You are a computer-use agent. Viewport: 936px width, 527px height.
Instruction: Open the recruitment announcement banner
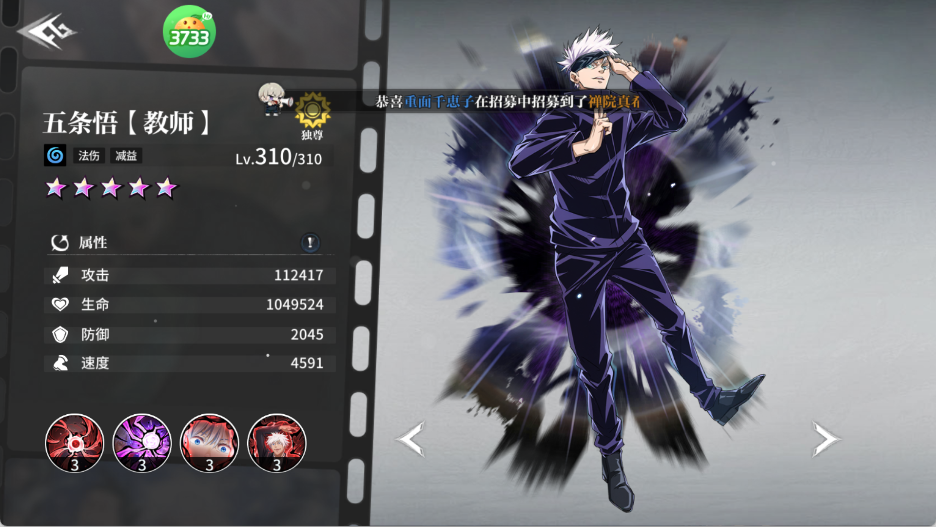tap(508, 101)
